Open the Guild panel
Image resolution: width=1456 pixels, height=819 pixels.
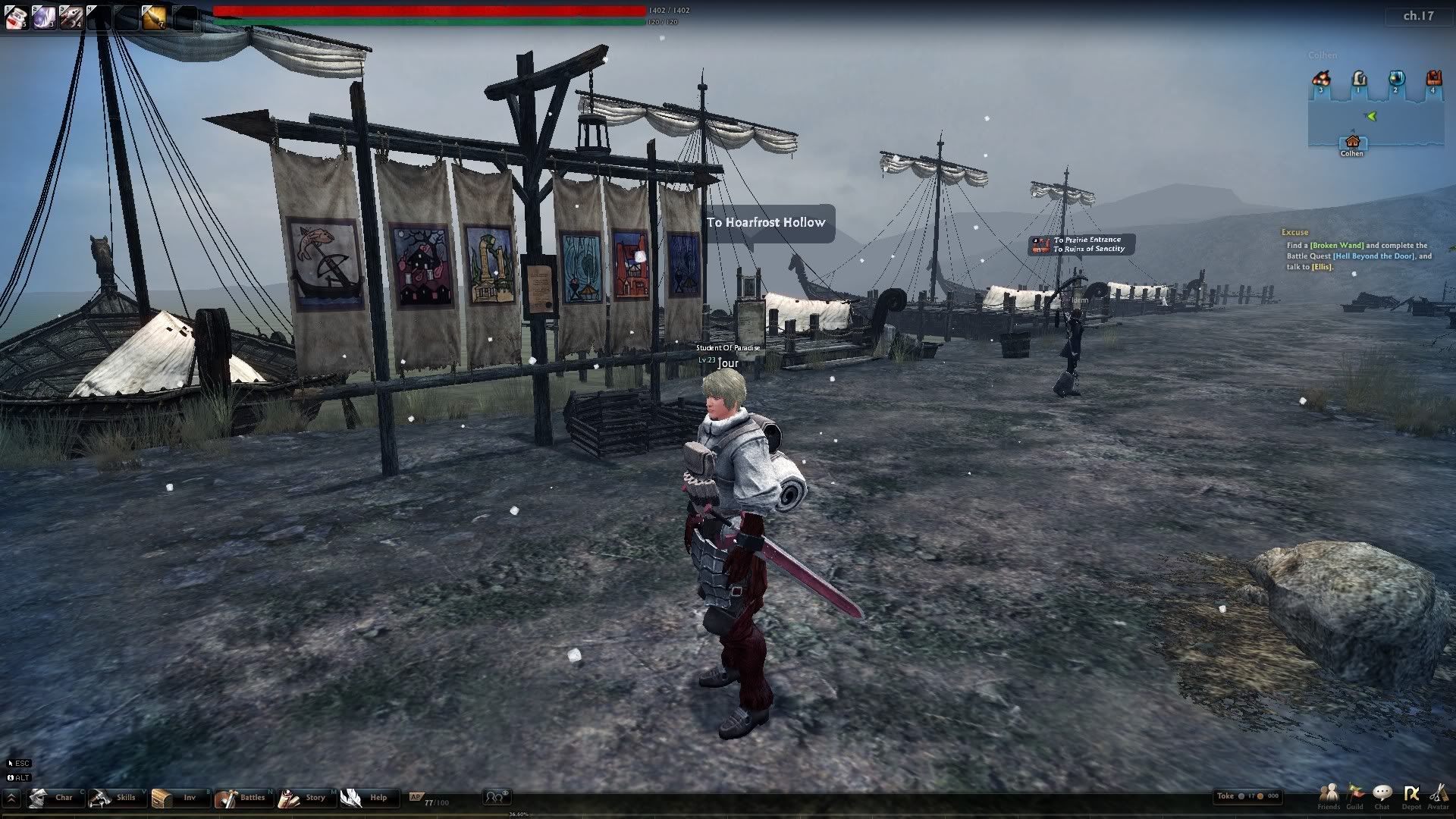tap(1355, 795)
